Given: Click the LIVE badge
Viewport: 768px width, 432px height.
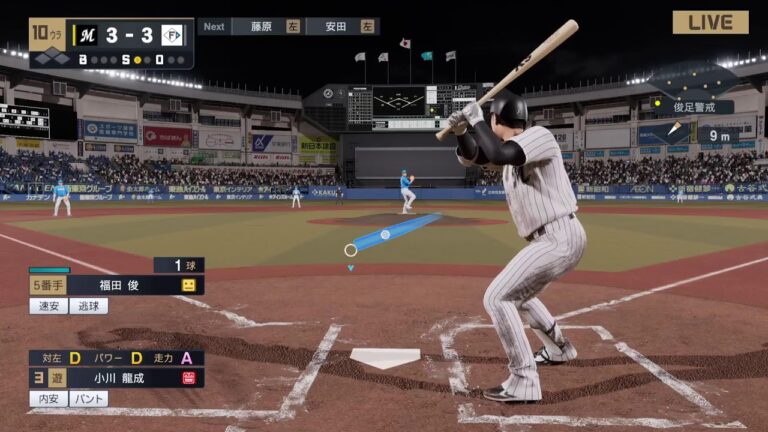Looking at the screenshot, I should 710,22.
